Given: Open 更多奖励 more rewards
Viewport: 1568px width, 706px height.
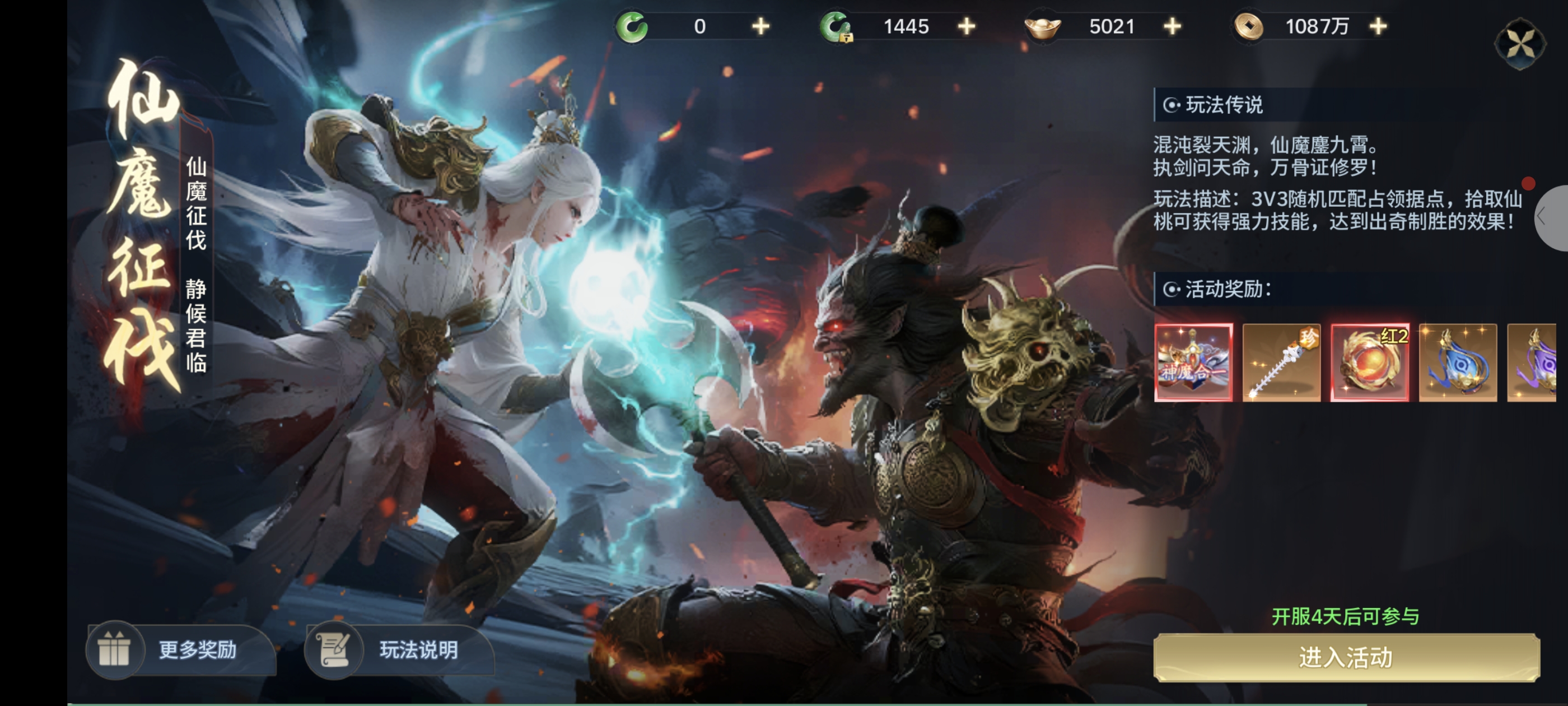Looking at the screenshot, I should (x=181, y=649).
